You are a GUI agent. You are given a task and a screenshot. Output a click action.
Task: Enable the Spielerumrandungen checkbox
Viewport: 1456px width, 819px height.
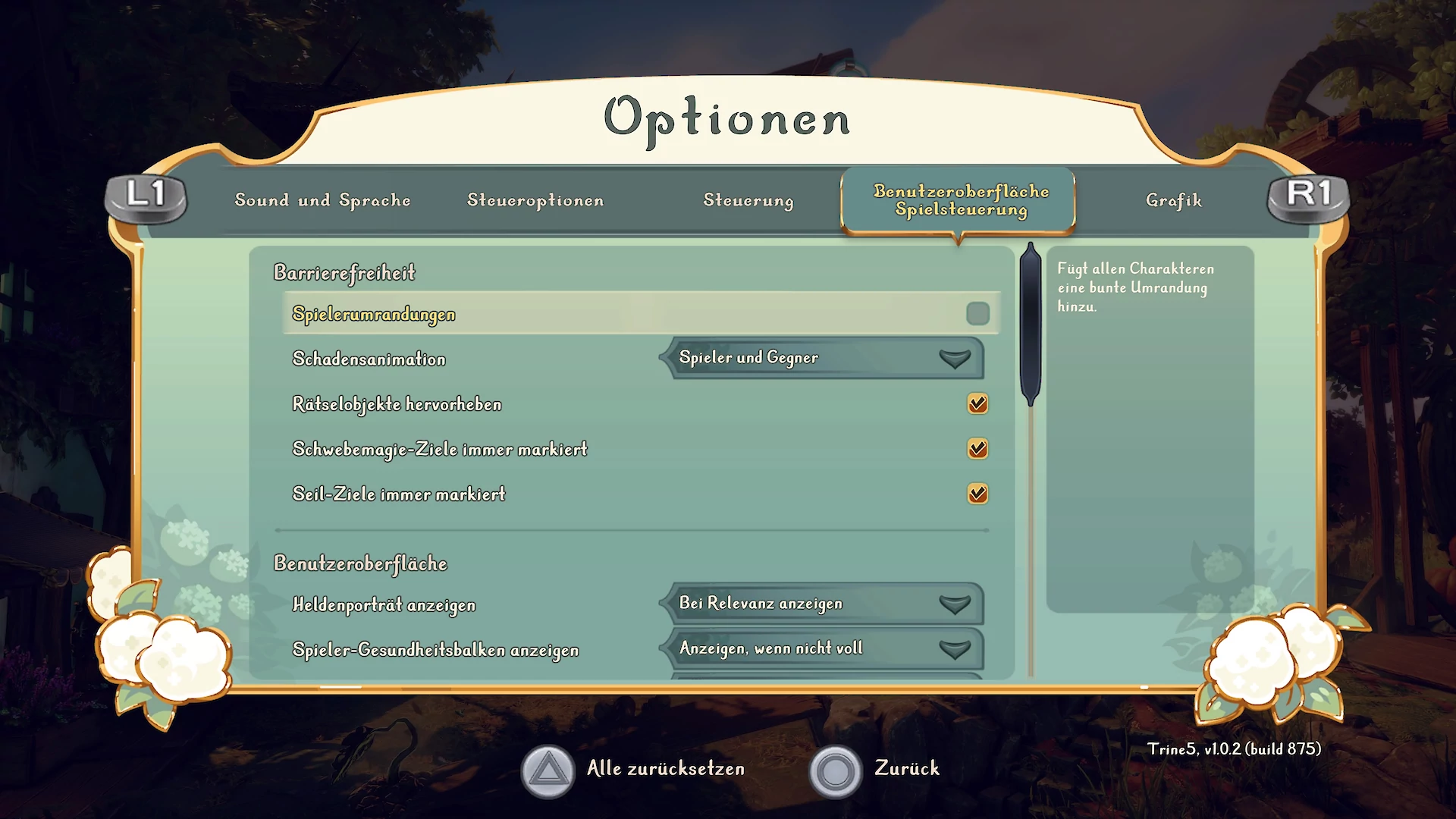pos(977,314)
